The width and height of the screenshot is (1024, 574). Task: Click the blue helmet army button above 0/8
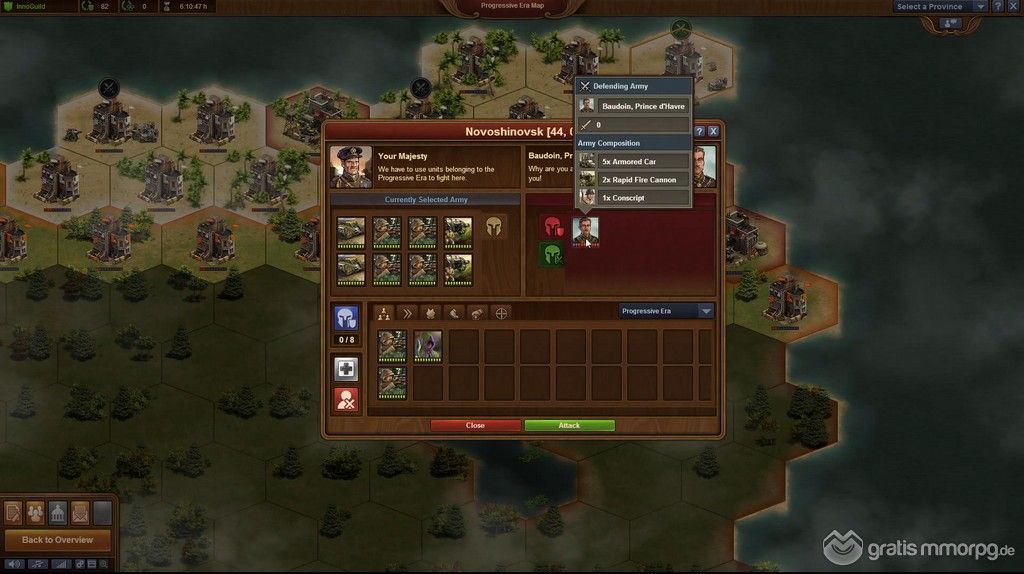click(x=346, y=318)
